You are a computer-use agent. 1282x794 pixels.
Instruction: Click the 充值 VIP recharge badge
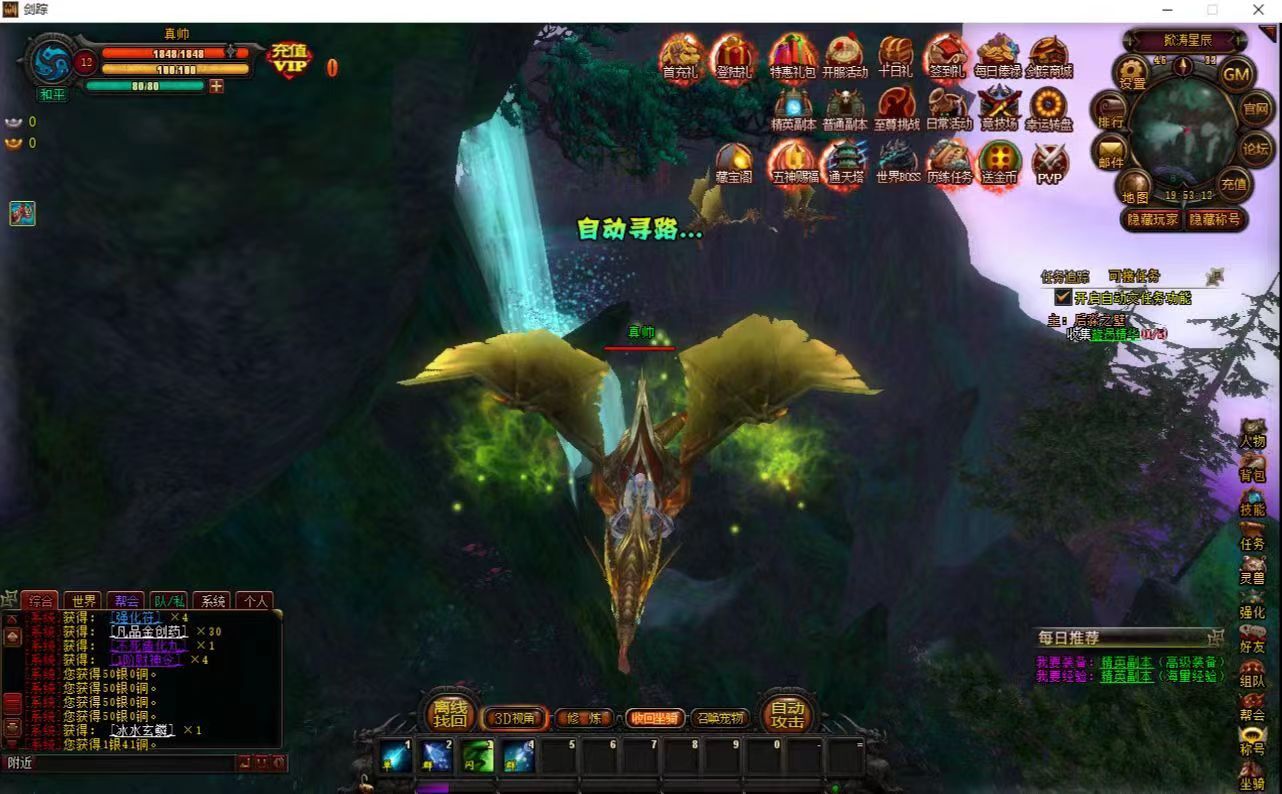pos(290,60)
